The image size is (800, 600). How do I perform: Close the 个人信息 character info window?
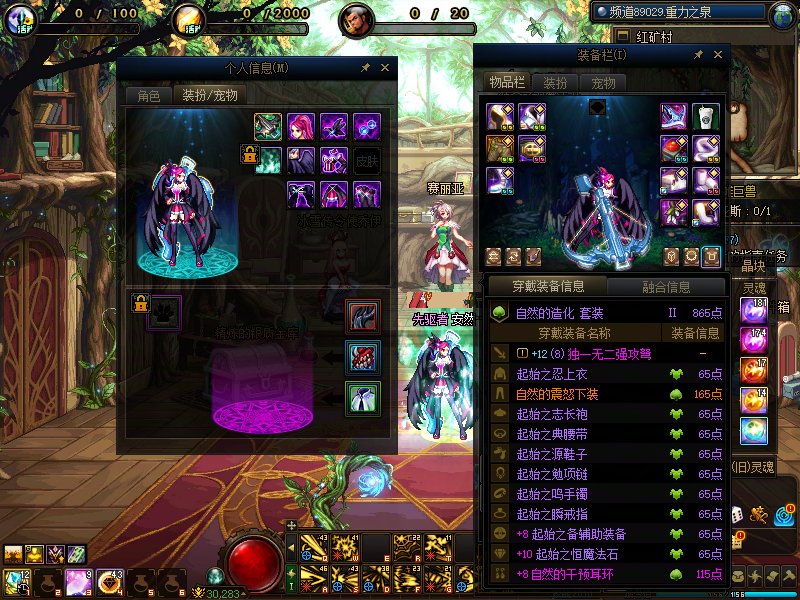click(x=384, y=68)
